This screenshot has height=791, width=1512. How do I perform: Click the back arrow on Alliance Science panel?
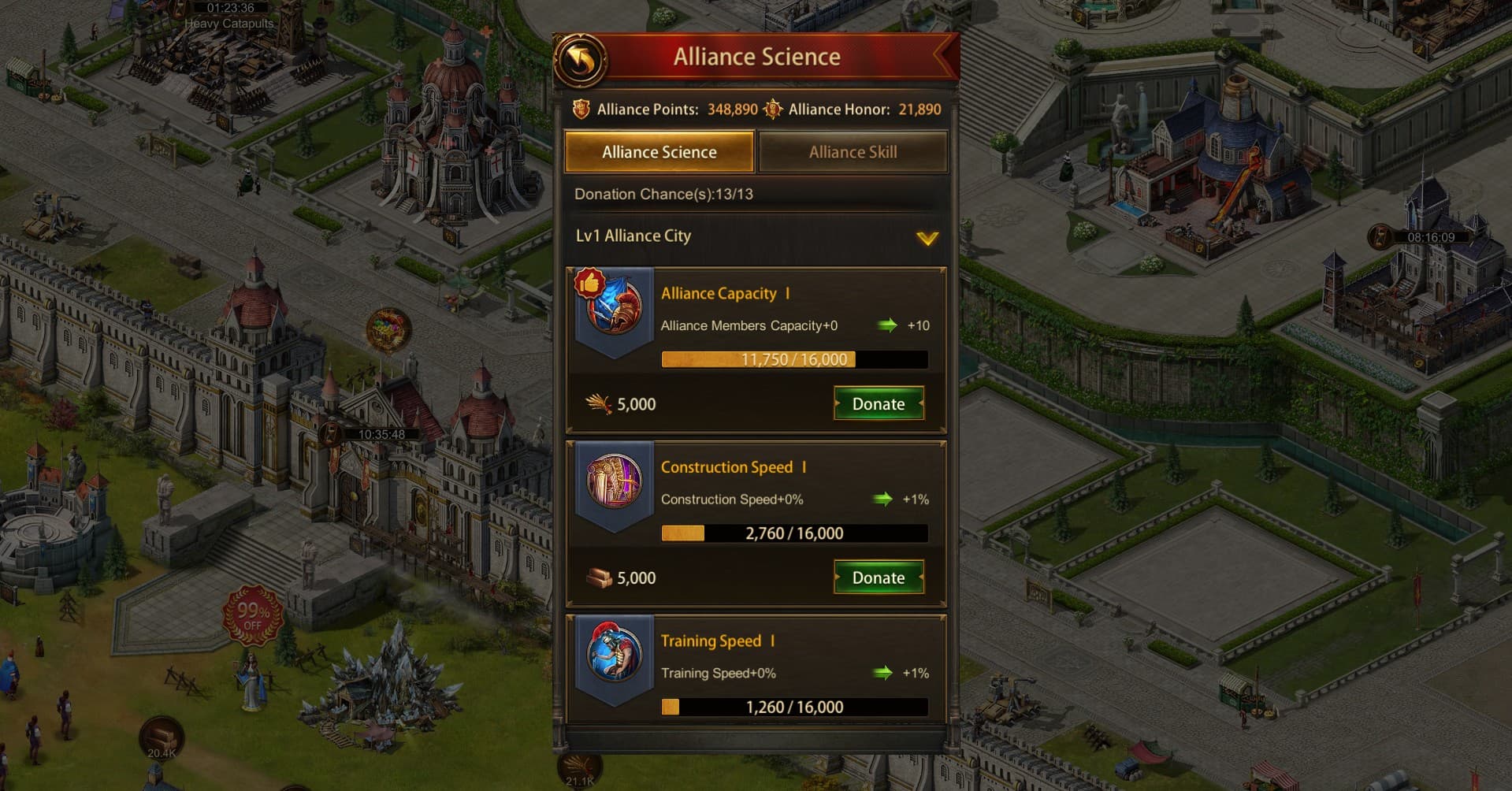582,57
